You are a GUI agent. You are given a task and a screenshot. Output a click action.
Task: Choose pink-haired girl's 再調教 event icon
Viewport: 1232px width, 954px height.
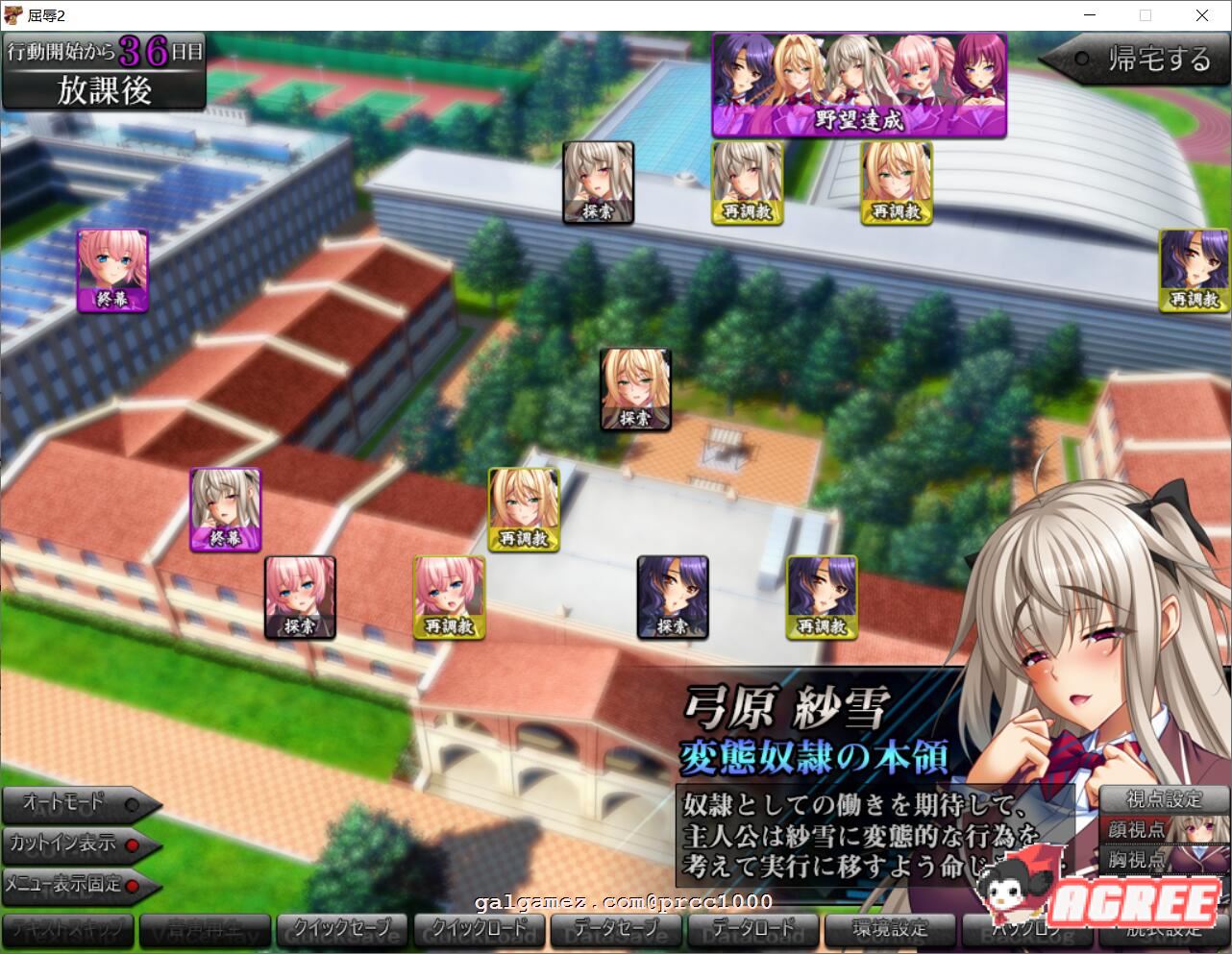point(449,598)
